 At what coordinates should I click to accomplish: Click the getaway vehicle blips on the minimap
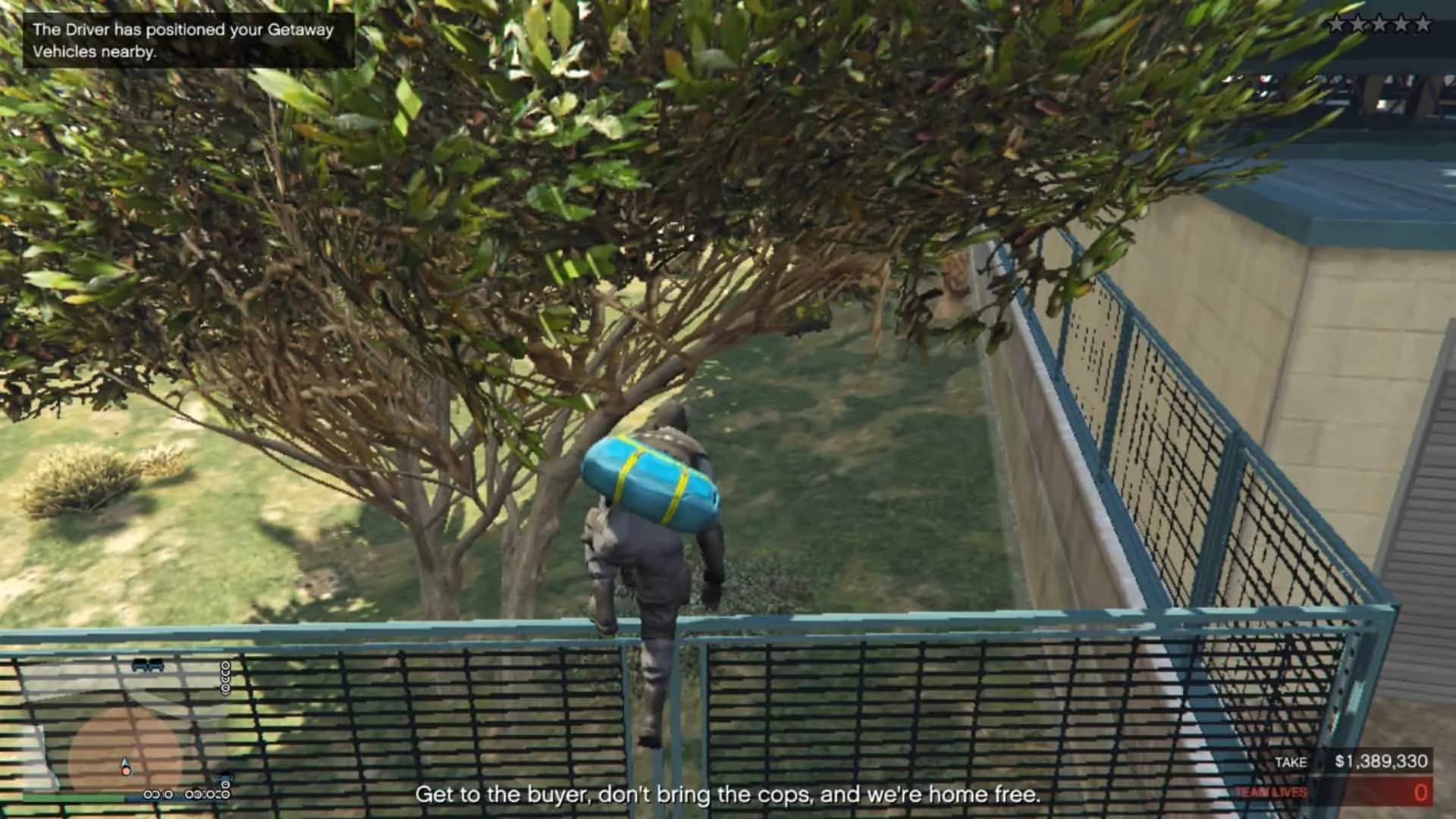pyautogui.click(x=148, y=665)
